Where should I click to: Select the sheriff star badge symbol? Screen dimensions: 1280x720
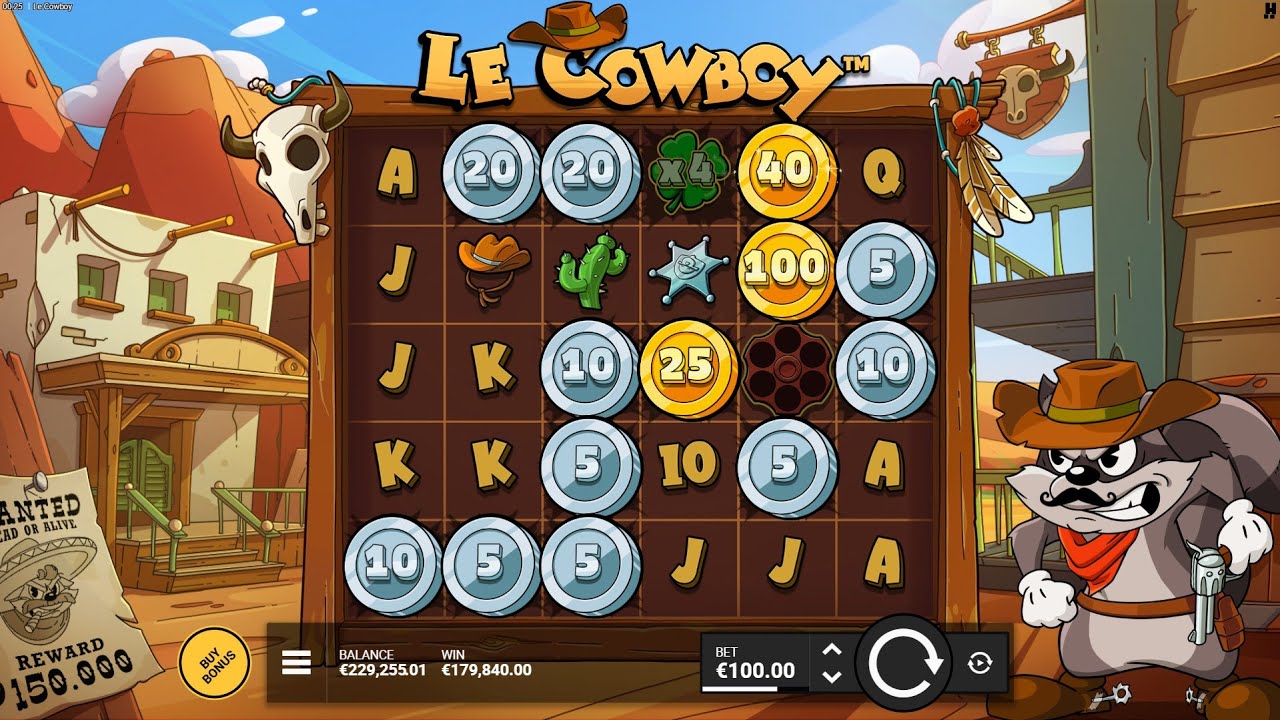[x=688, y=266]
